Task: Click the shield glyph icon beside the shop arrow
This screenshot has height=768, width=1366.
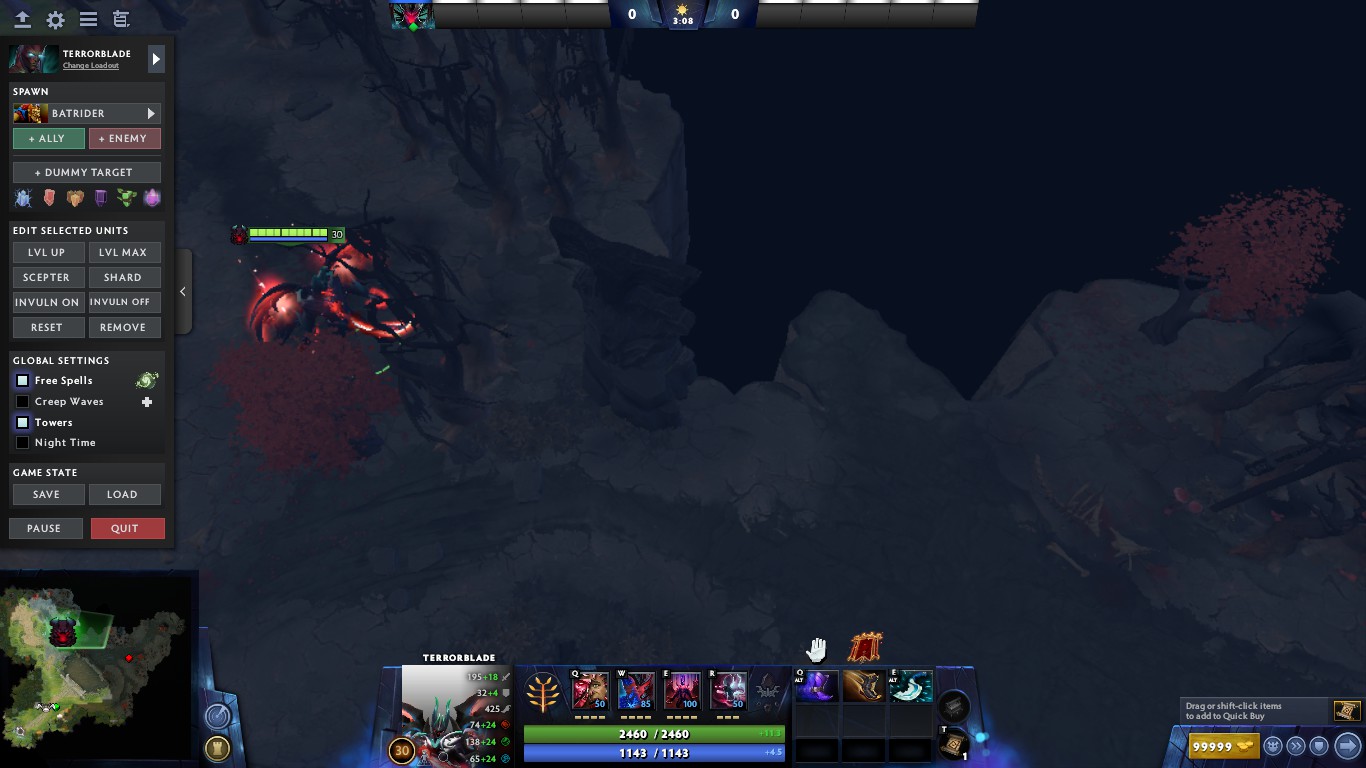Action: coord(1320,745)
